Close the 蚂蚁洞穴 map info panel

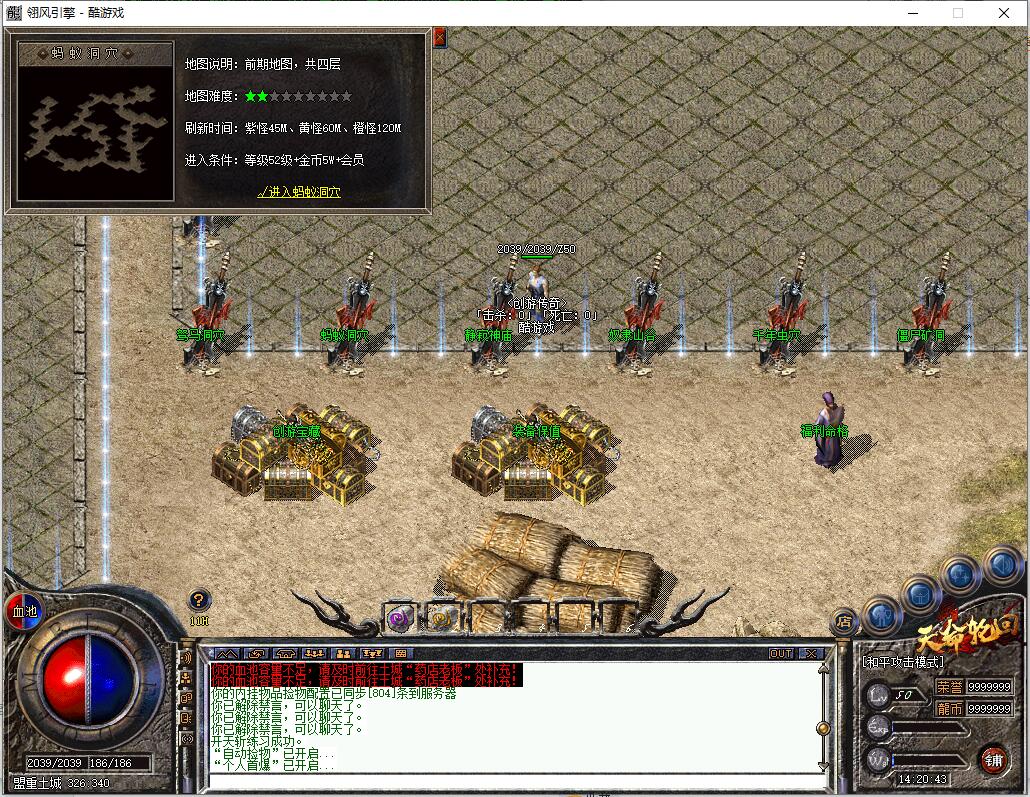coord(439,38)
